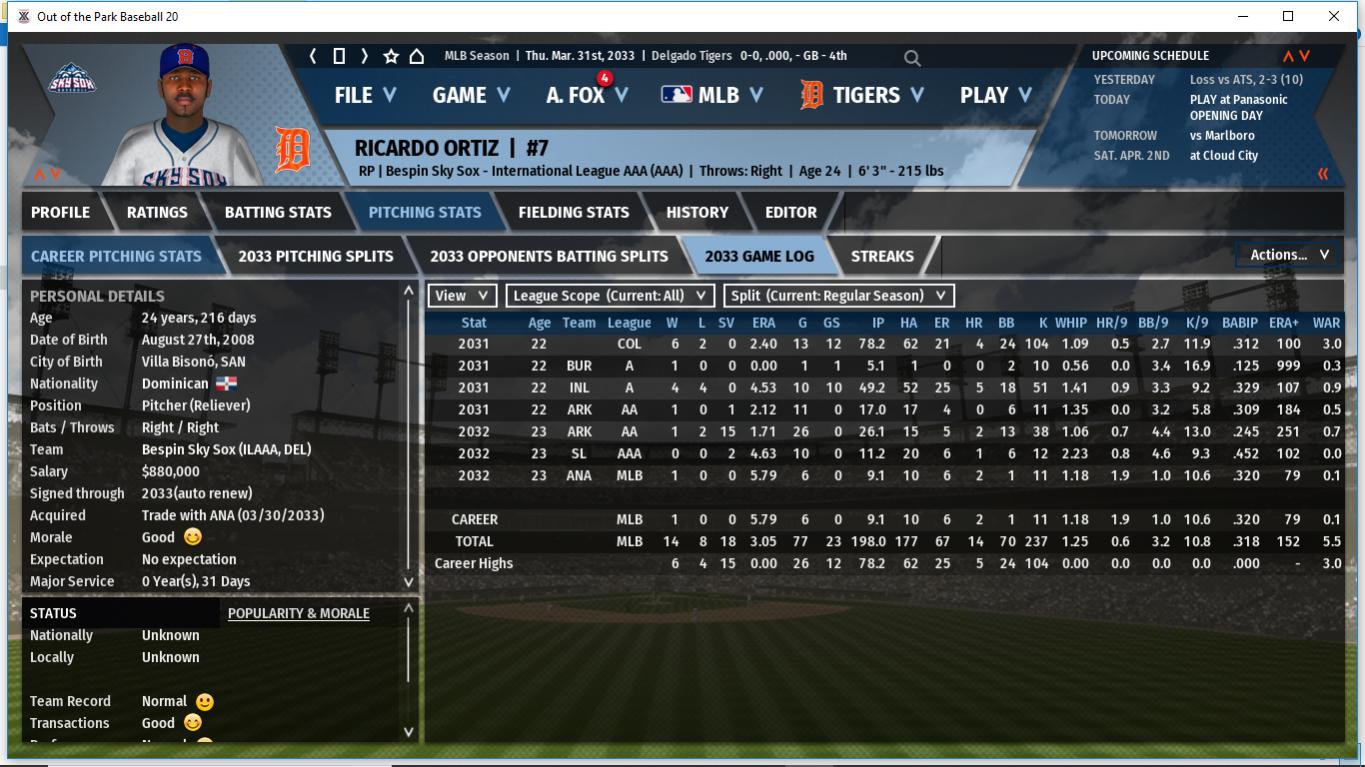Select the EDITOR tab
1365x767 pixels.
[791, 212]
